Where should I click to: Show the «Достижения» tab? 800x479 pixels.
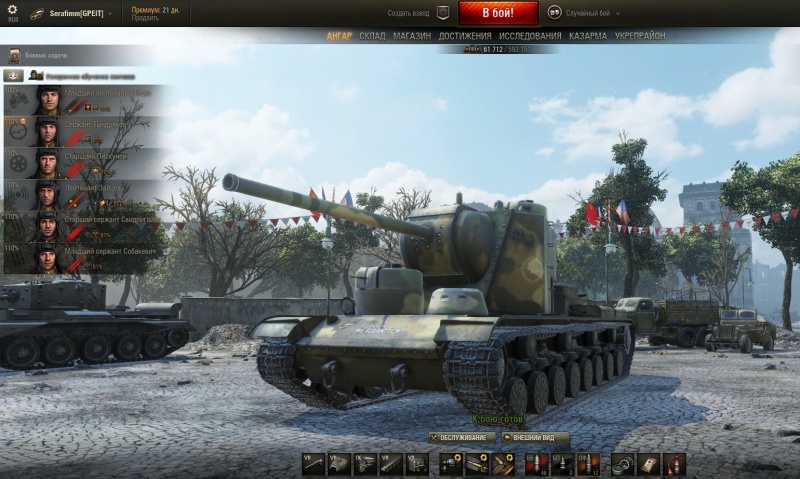click(465, 36)
